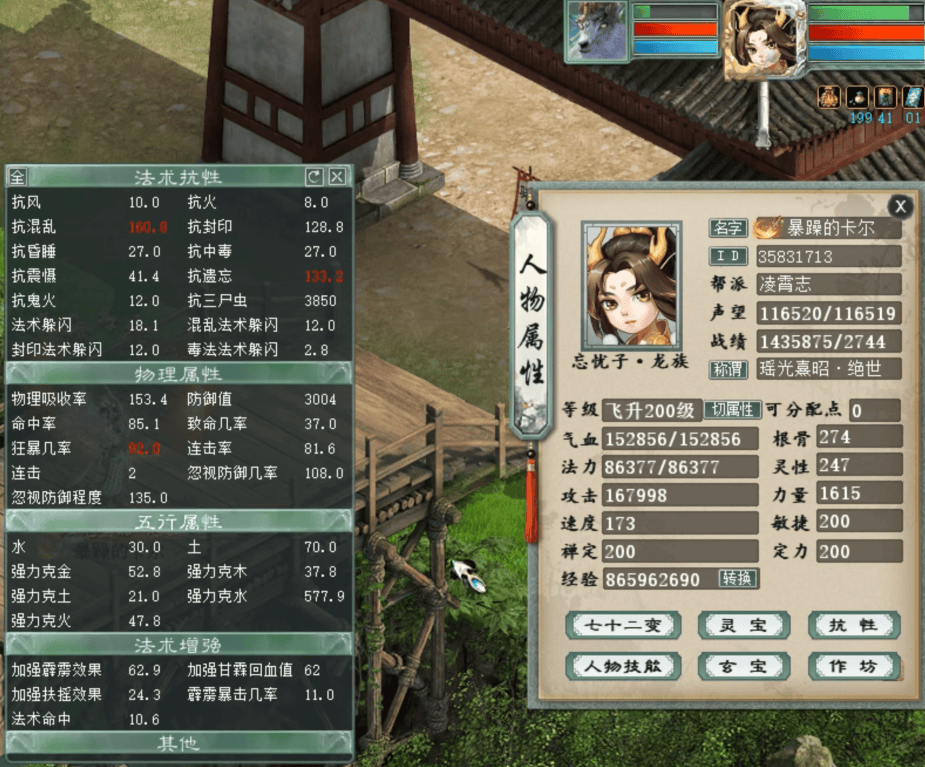The height and width of the screenshot is (767, 925).
Task: Open 人物技能 character skills
Action: (x=623, y=666)
